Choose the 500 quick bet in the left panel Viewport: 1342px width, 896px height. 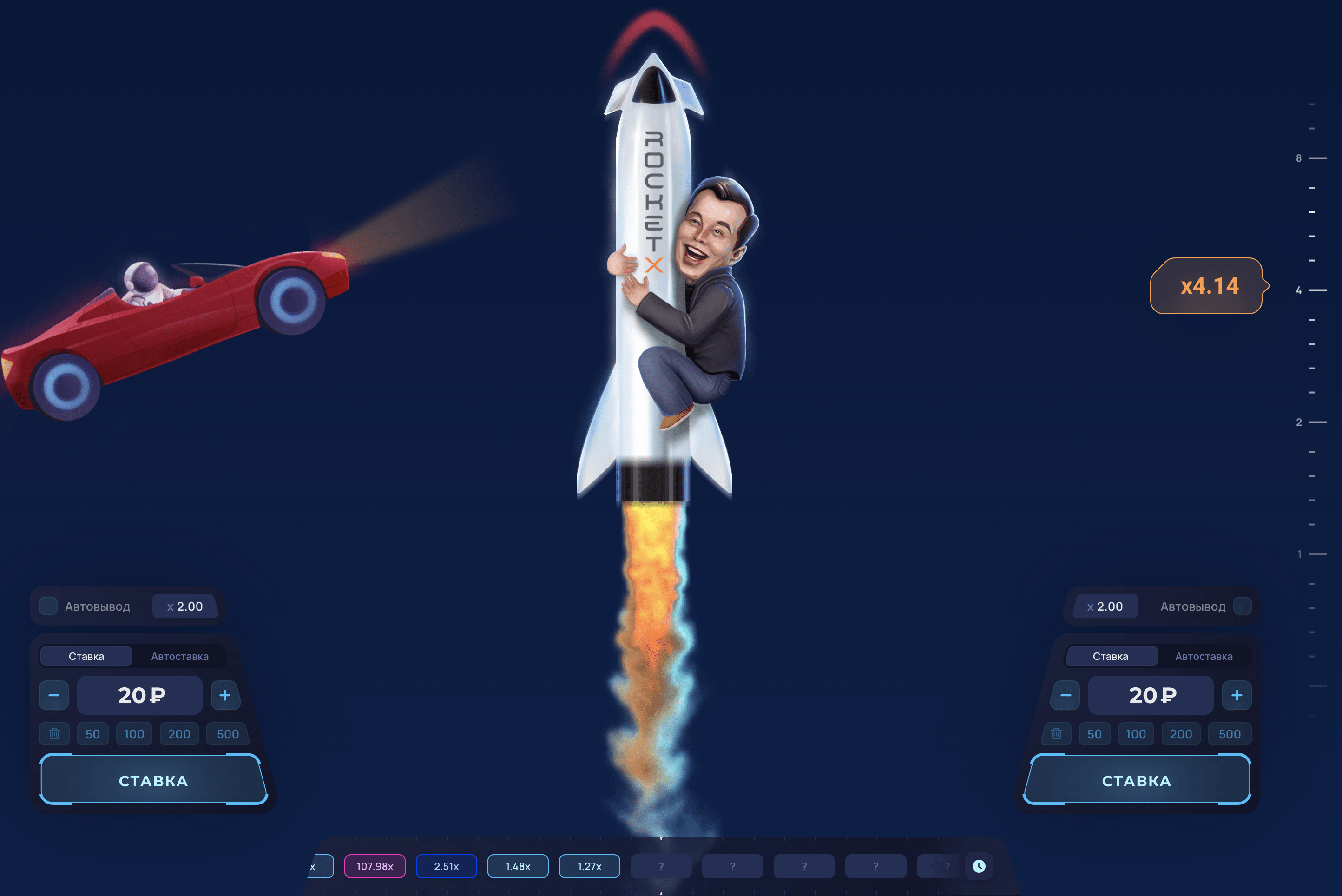(x=227, y=734)
